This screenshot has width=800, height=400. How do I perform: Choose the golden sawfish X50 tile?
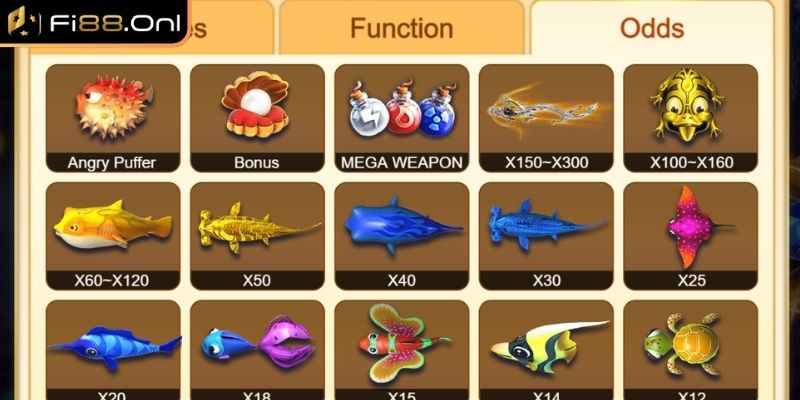[257, 236]
